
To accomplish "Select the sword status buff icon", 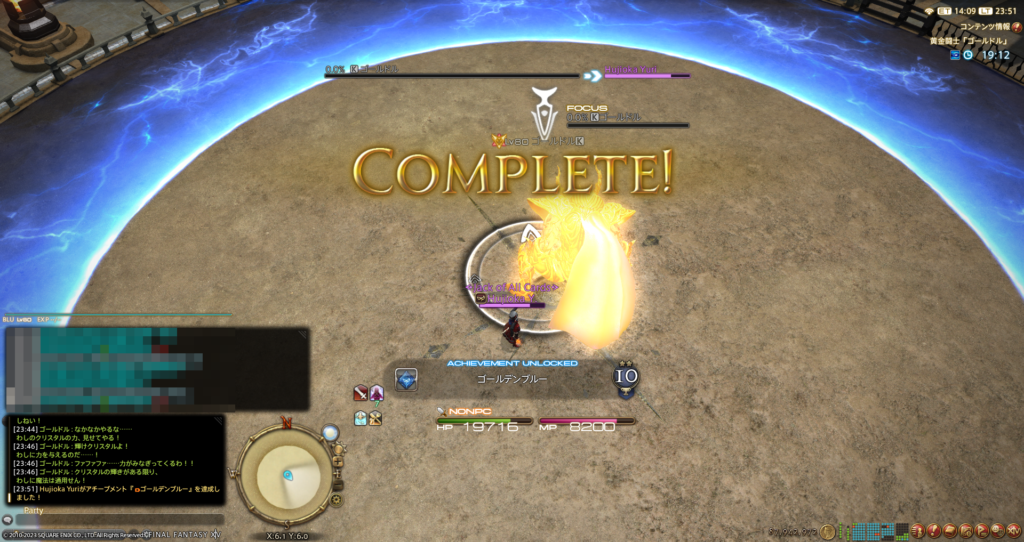I will [361, 393].
